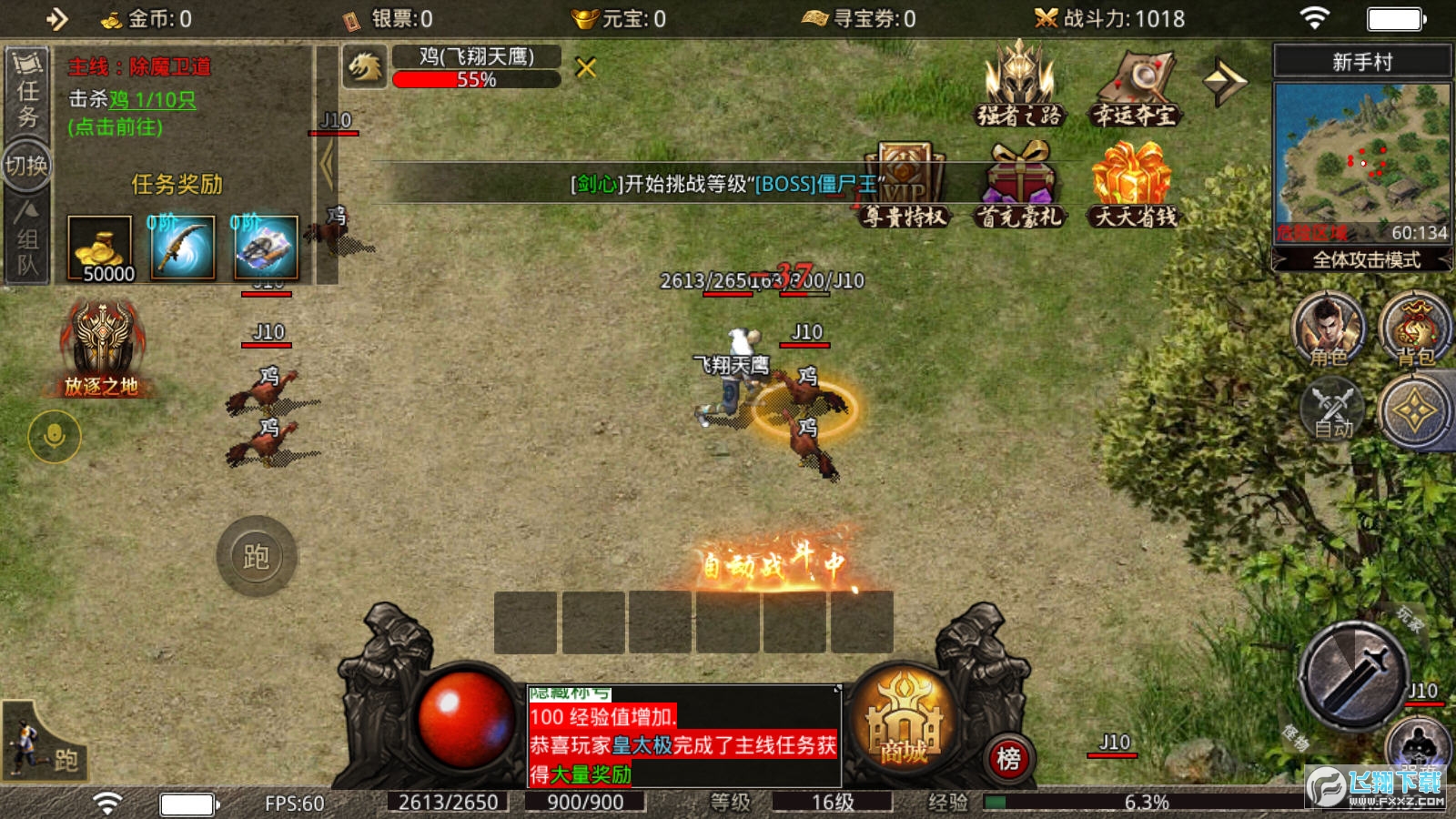Change the 全体攻击模式 attack mode
Image resolution: width=1456 pixels, height=819 pixels.
1363,260
